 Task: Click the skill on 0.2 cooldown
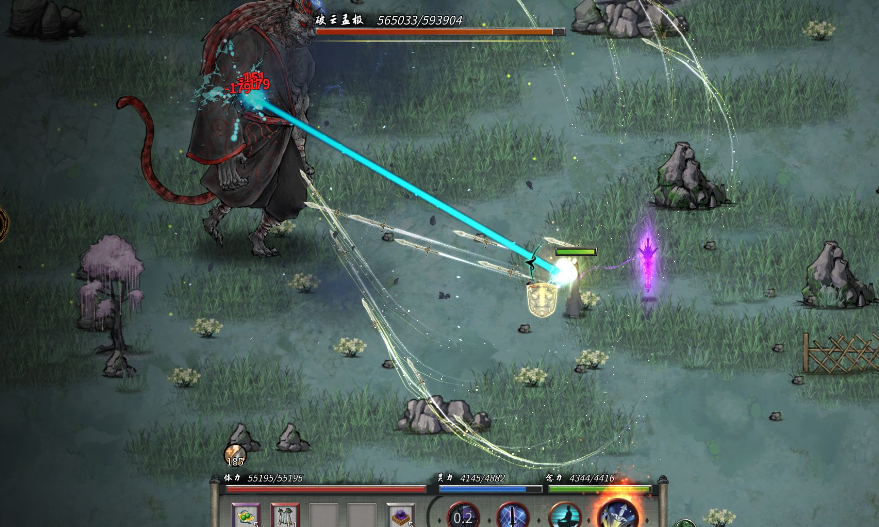tap(463, 516)
